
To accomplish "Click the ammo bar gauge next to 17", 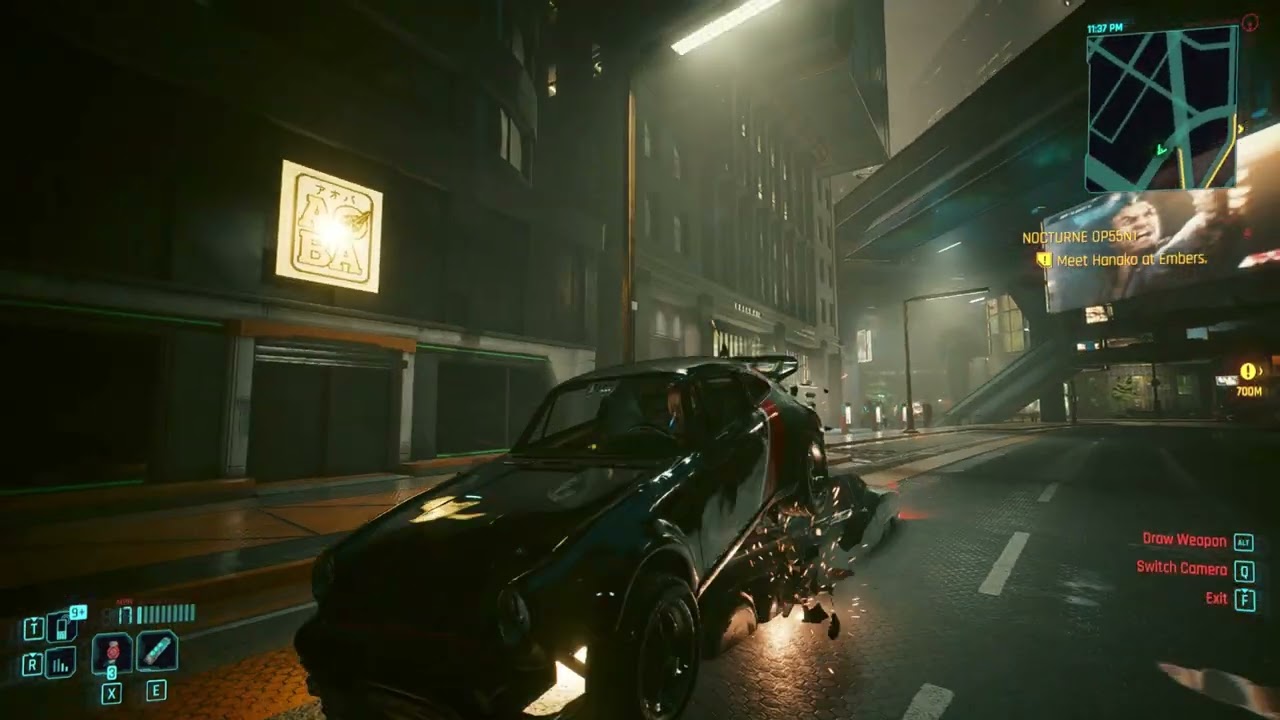I will [164, 615].
